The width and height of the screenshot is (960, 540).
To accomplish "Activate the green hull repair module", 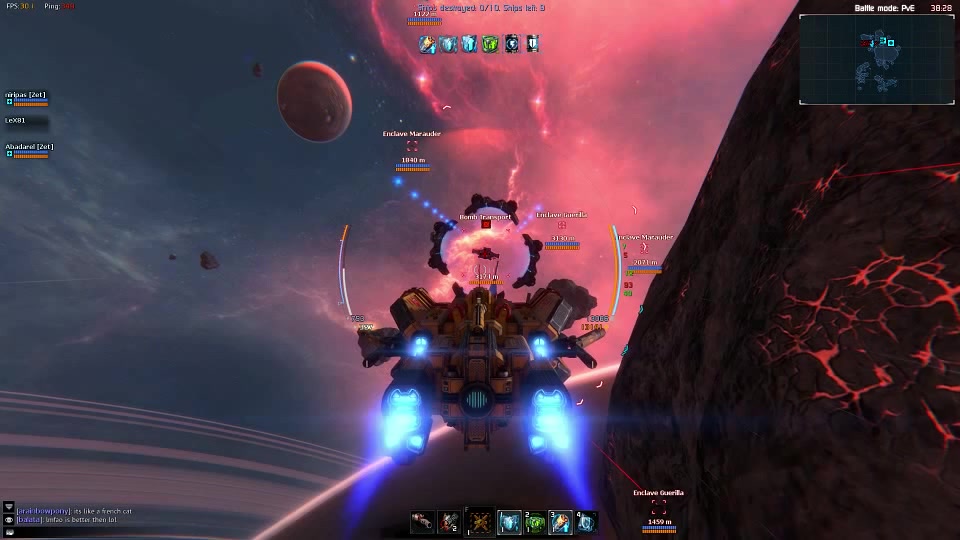I will pyautogui.click(x=536, y=522).
